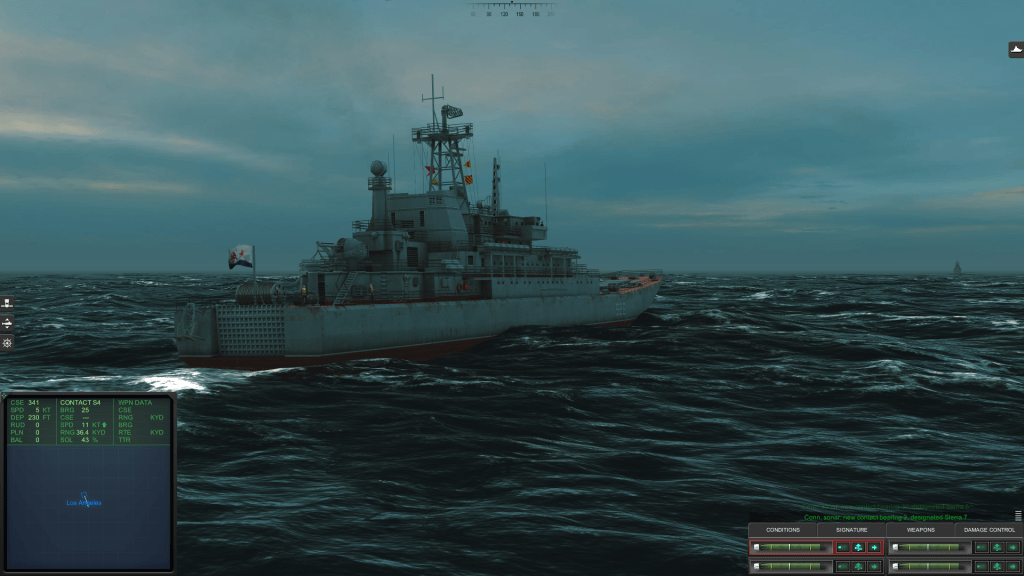The width and height of the screenshot is (1024, 576).
Task: Click the right arrow button in highlighted tube
Action: point(874,547)
